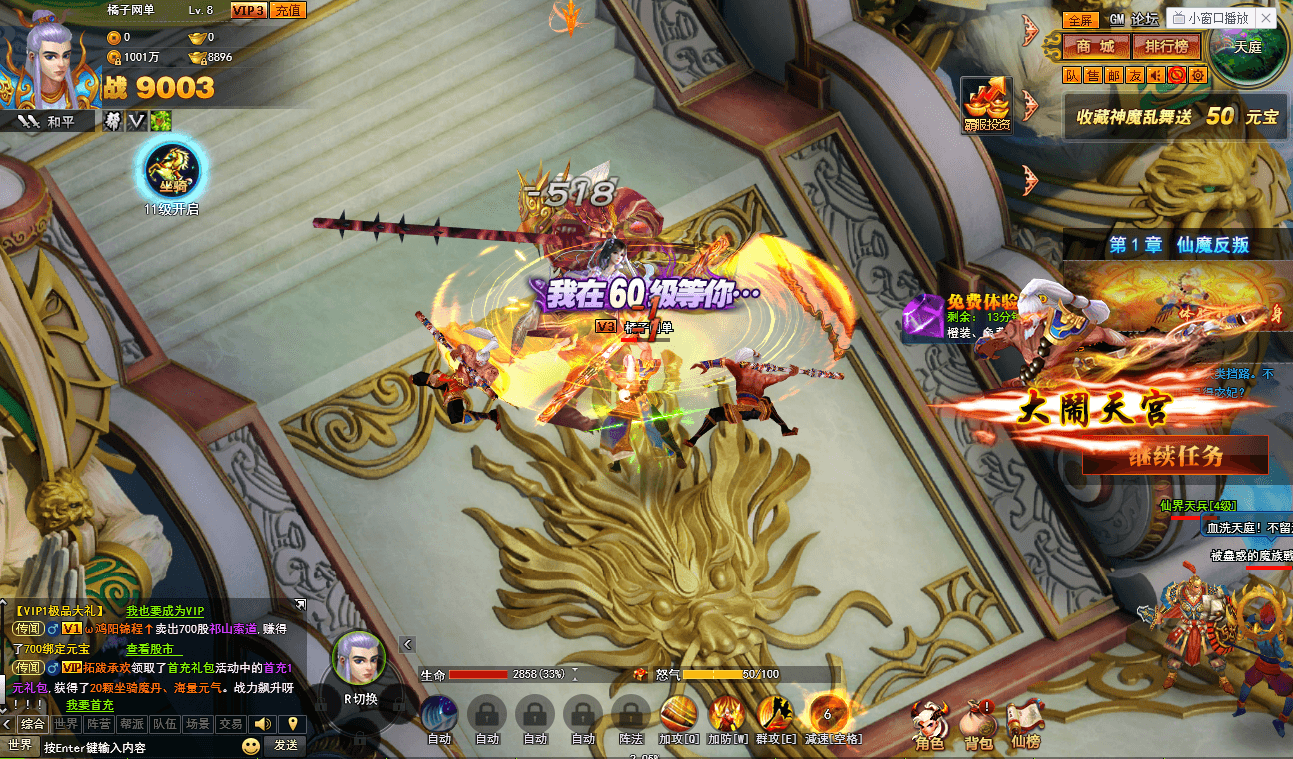Screen dimensions: 1293x759
Task: Open the 商城 shop
Action: 1095,46
